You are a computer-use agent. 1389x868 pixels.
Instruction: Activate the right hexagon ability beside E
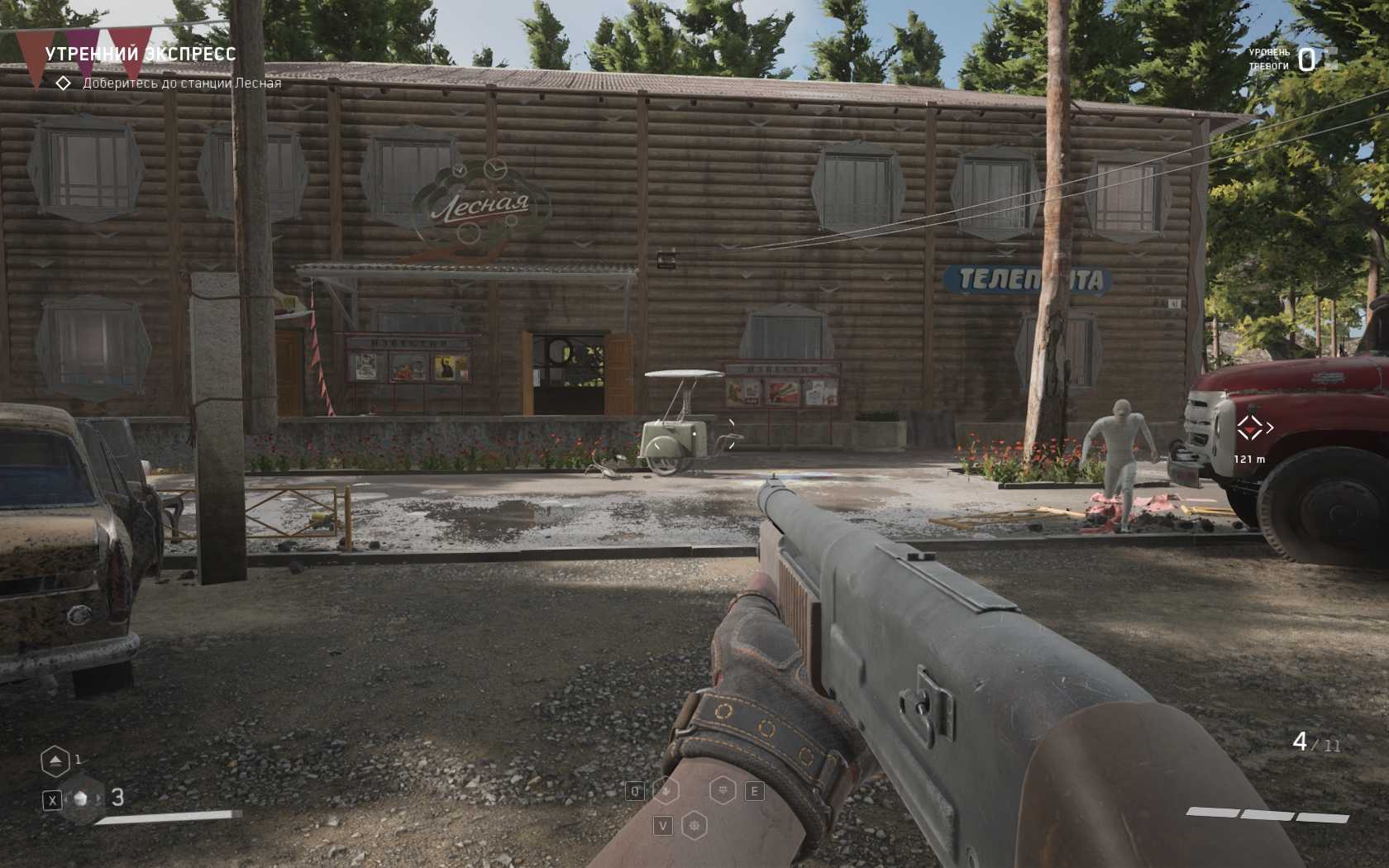point(723,791)
